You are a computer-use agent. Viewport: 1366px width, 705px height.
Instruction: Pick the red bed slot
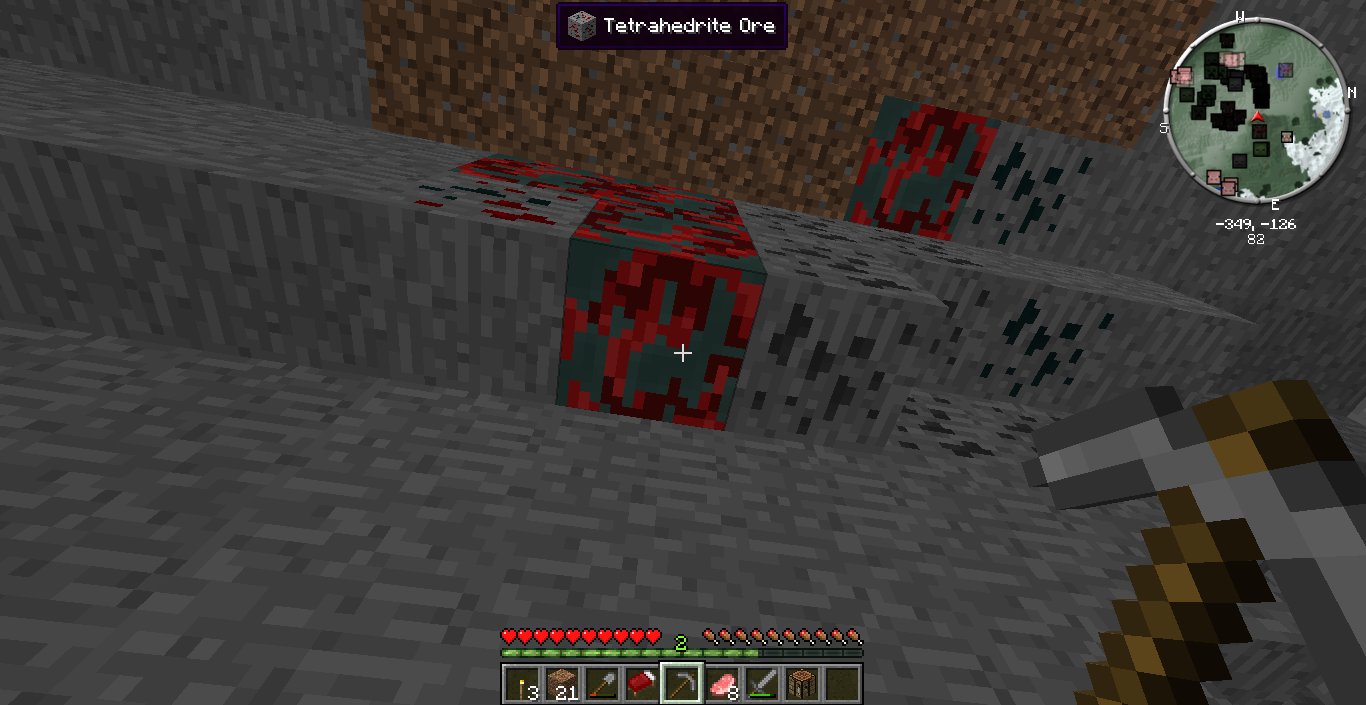pyautogui.click(x=642, y=684)
